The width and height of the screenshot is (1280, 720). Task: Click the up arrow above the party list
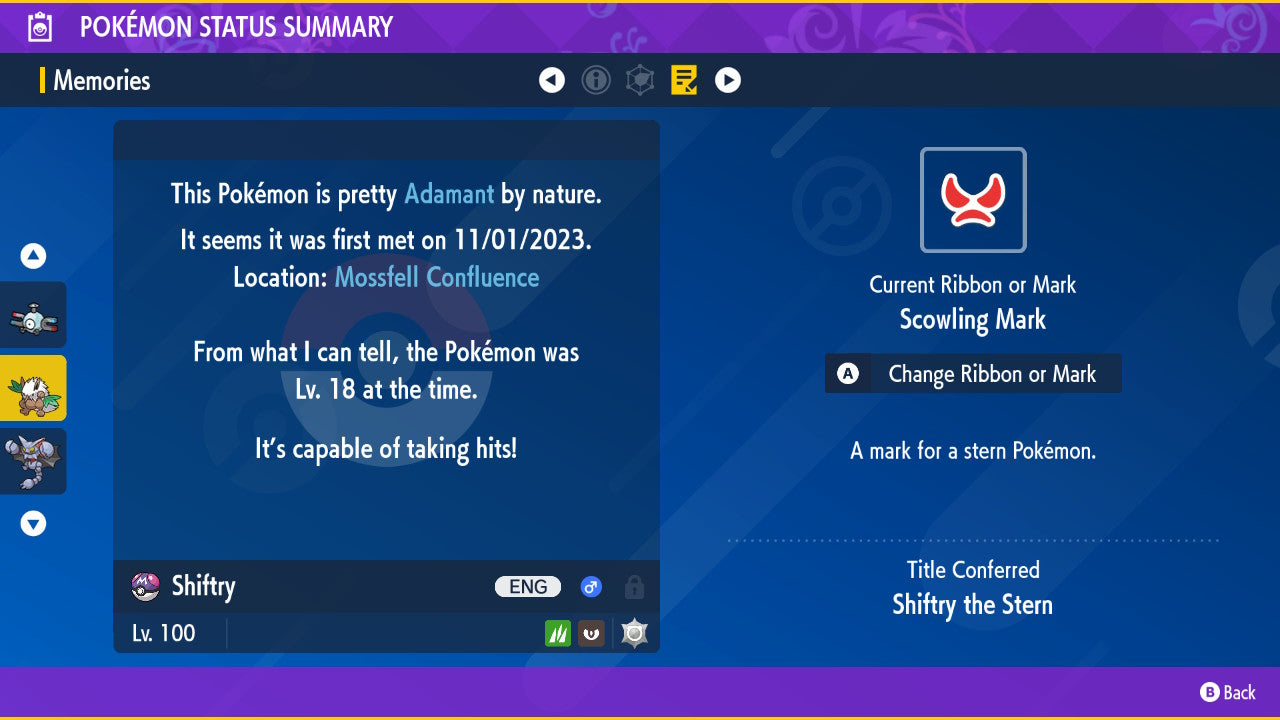tap(32, 256)
